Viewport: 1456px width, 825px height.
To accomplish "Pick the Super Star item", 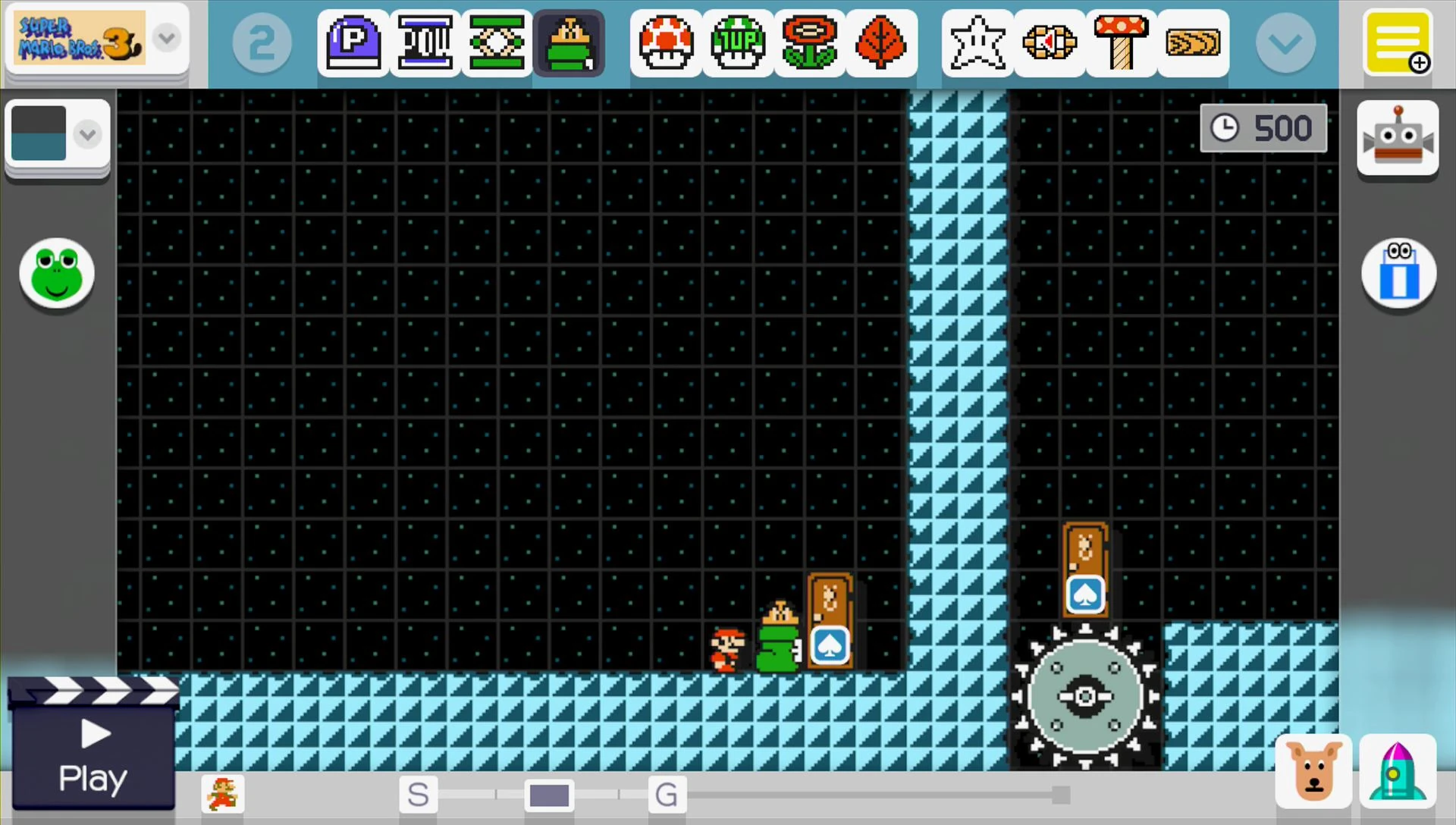I will 977,43.
